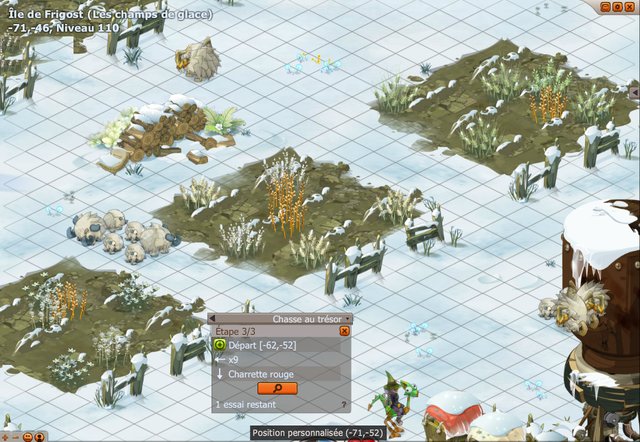Open the smiley emote button
The image size is (640, 442).
[x=28, y=436]
